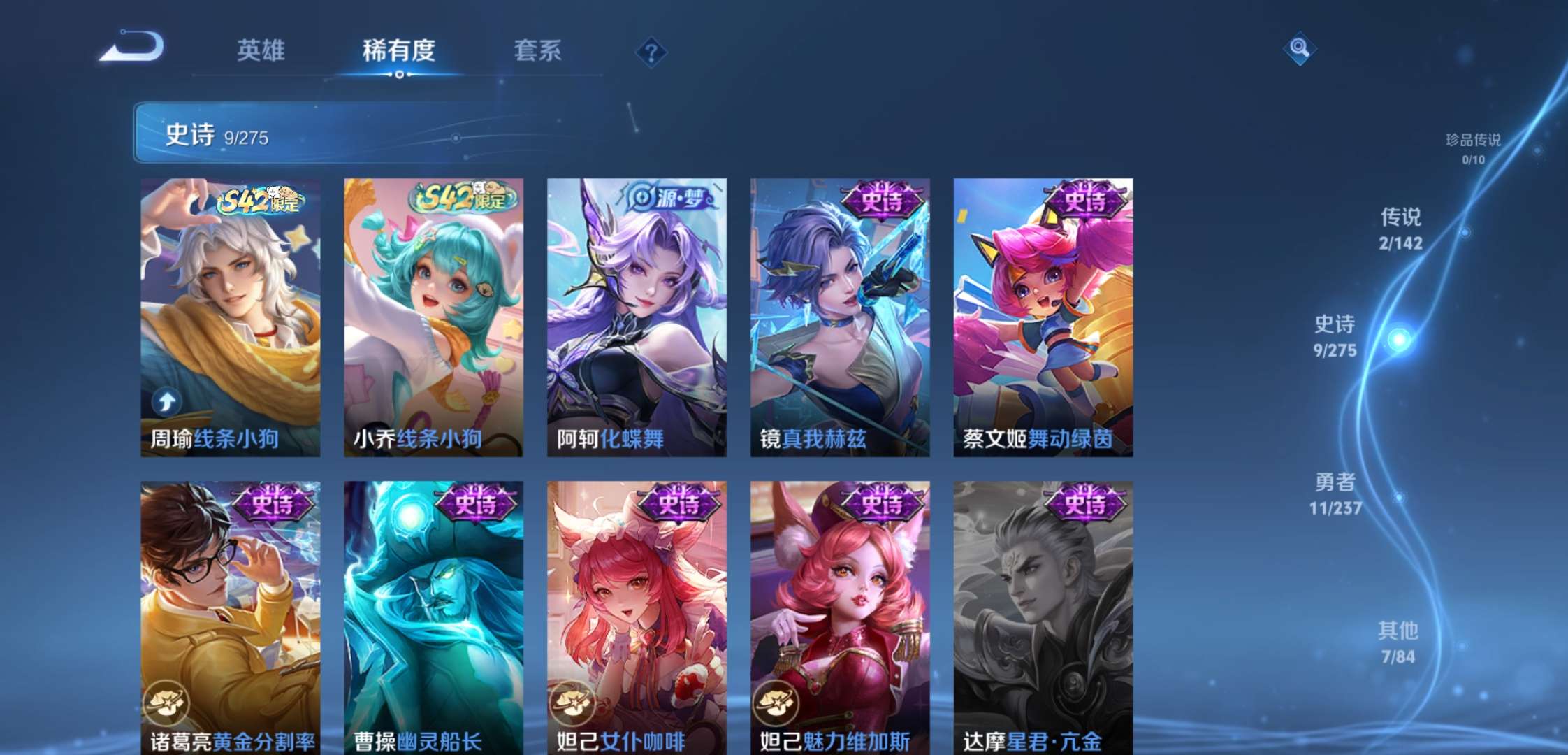The image size is (1568, 755).
Task: Open the help question mark icon beside 套系
Action: click(x=651, y=52)
